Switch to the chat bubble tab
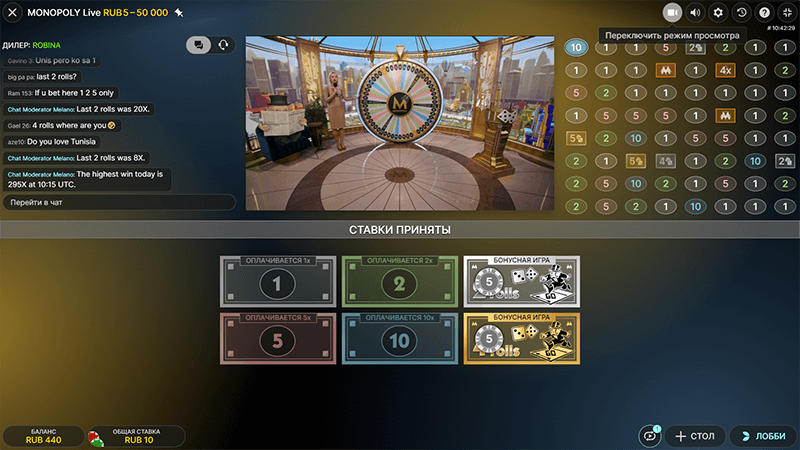Viewport: 800px width, 450px height. tap(198, 45)
